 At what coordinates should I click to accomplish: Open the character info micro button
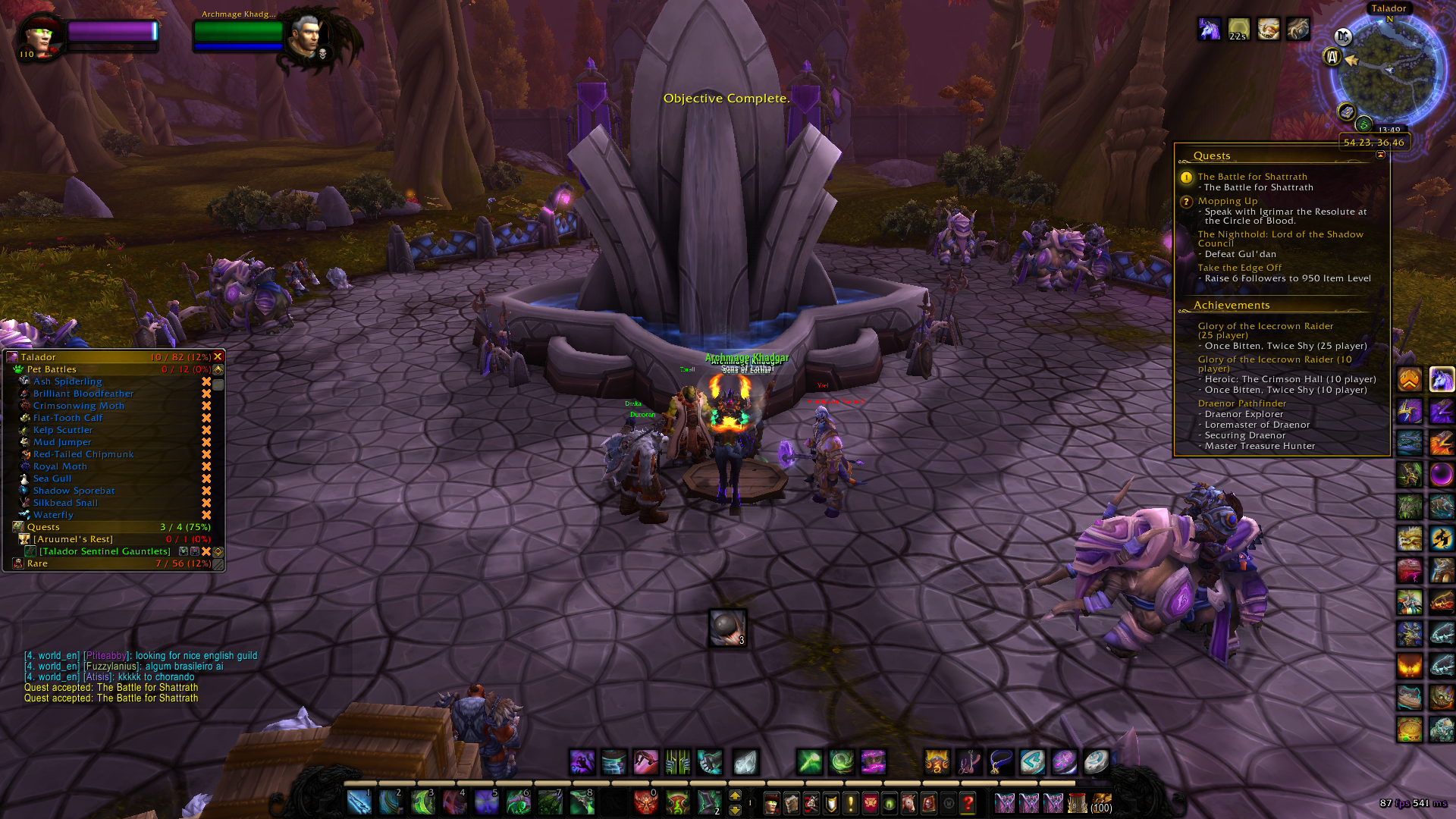pos(771,802)
